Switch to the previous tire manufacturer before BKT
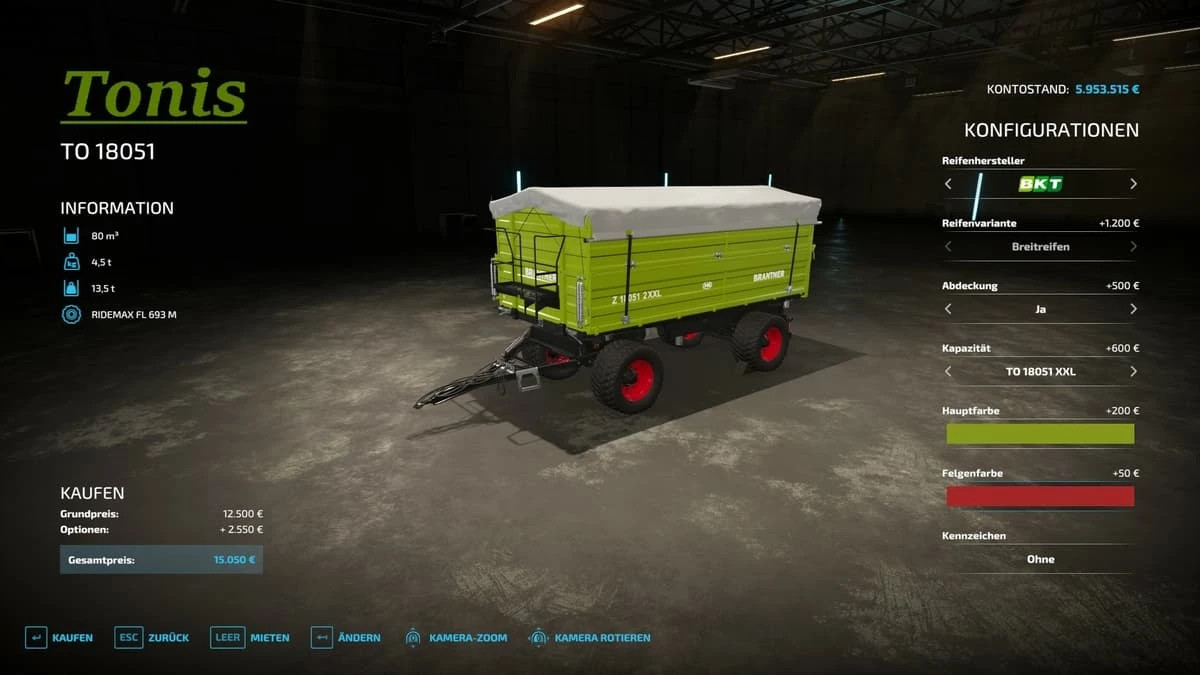The height and width of the screenshot is (675, 1200). (x=948, y=184)
